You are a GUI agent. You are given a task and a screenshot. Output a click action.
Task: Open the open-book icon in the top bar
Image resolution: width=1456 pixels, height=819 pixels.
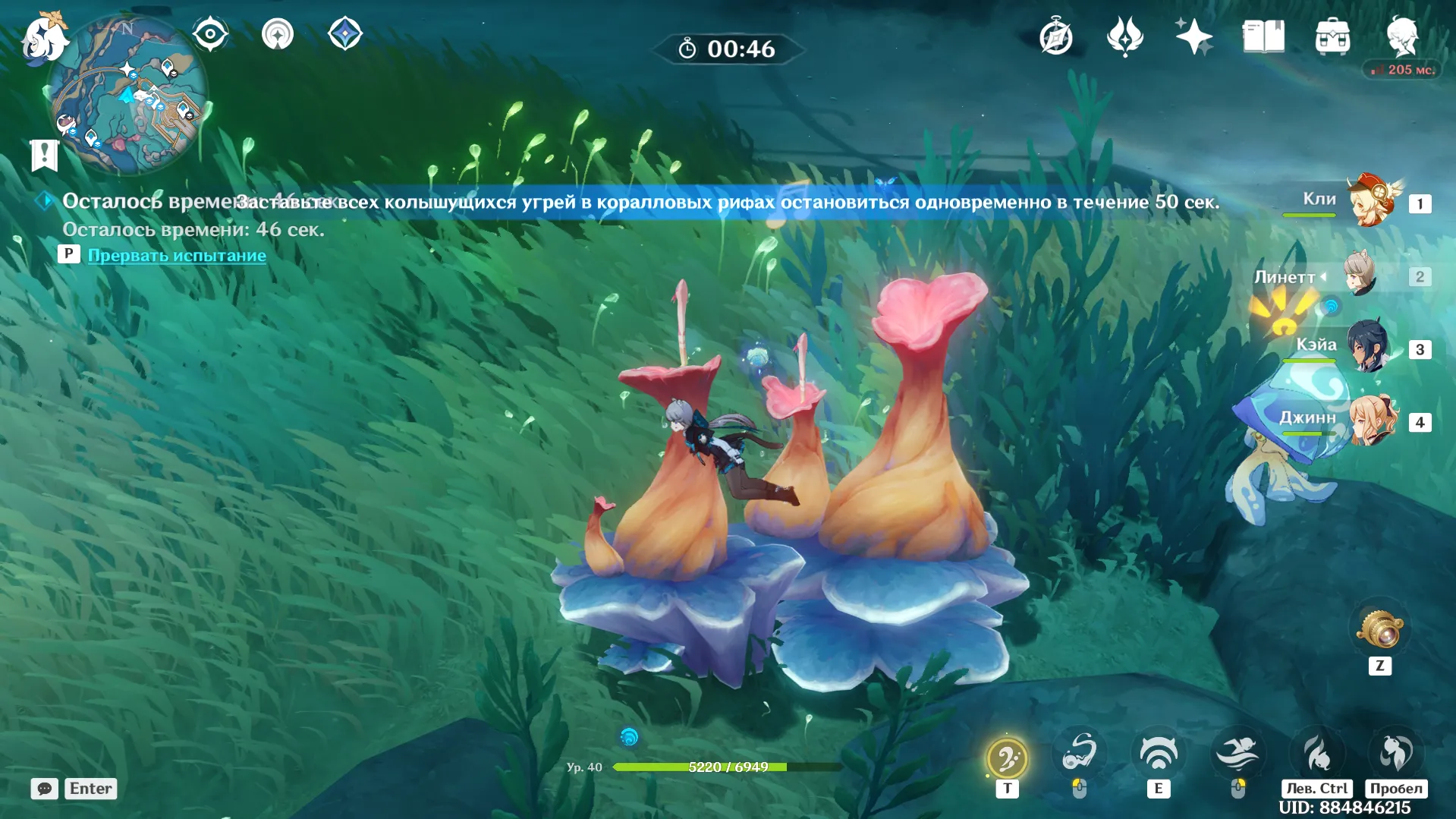click(x=1263, y=36)
